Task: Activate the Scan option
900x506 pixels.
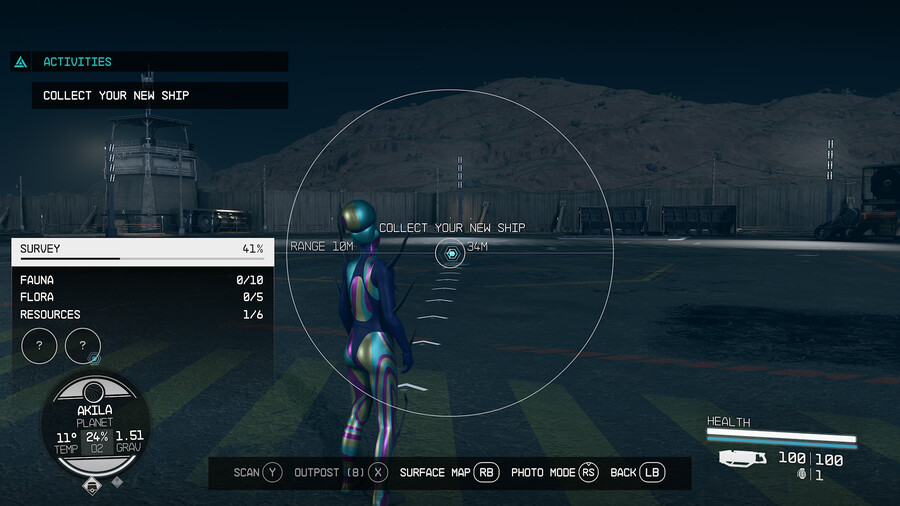Action: 258,472
